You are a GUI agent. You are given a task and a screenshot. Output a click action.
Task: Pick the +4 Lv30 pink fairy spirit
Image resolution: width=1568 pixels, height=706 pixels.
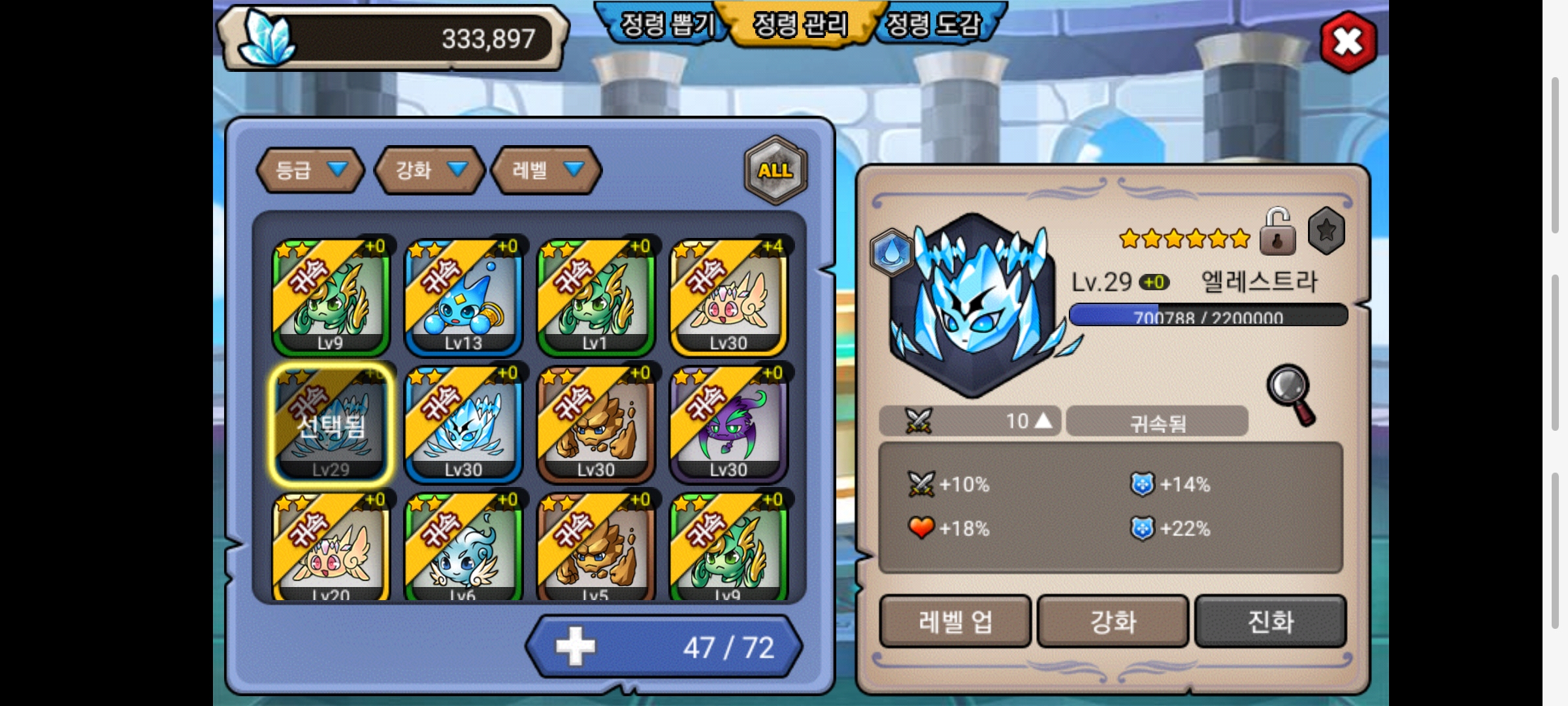coord(728,297)
